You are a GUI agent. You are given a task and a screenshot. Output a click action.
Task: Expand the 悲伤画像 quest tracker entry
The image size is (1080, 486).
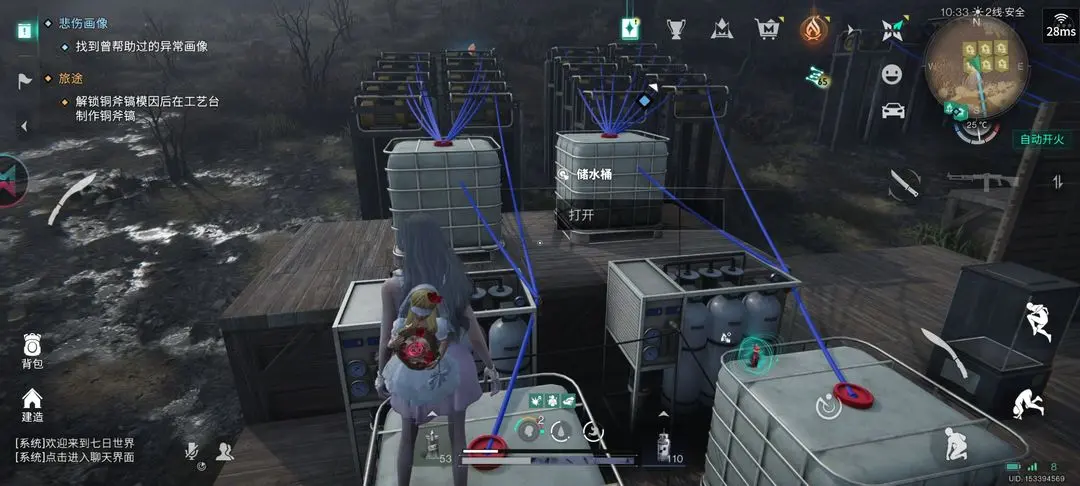coord(84,22)
